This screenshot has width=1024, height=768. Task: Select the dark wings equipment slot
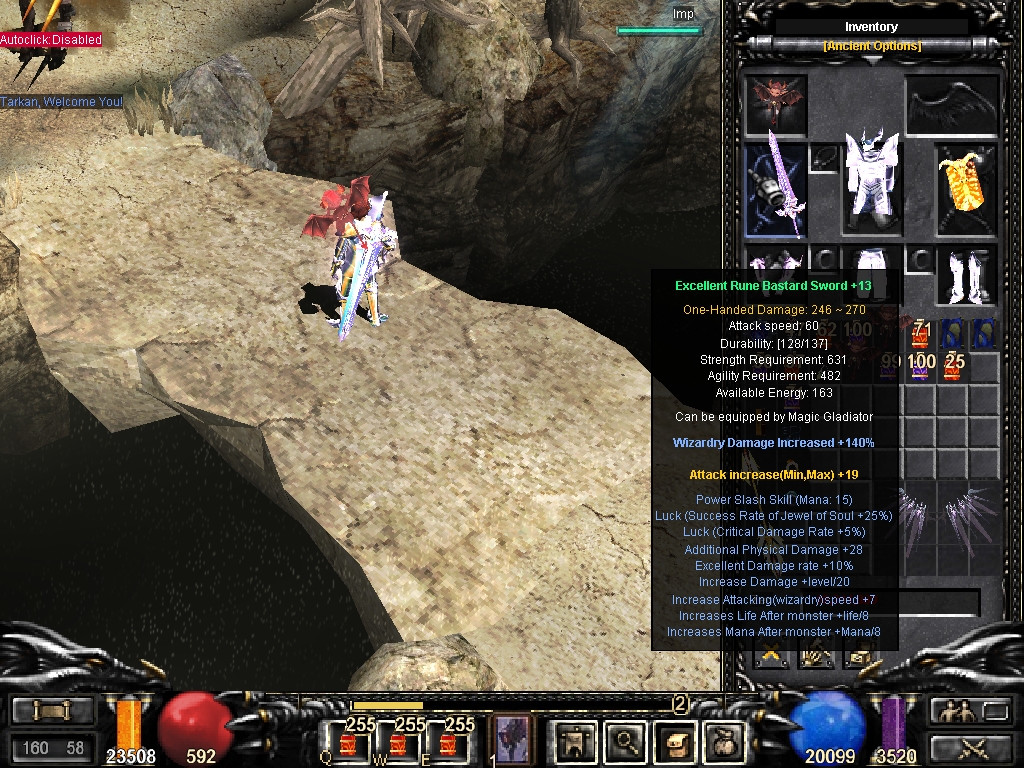point(952,104)
